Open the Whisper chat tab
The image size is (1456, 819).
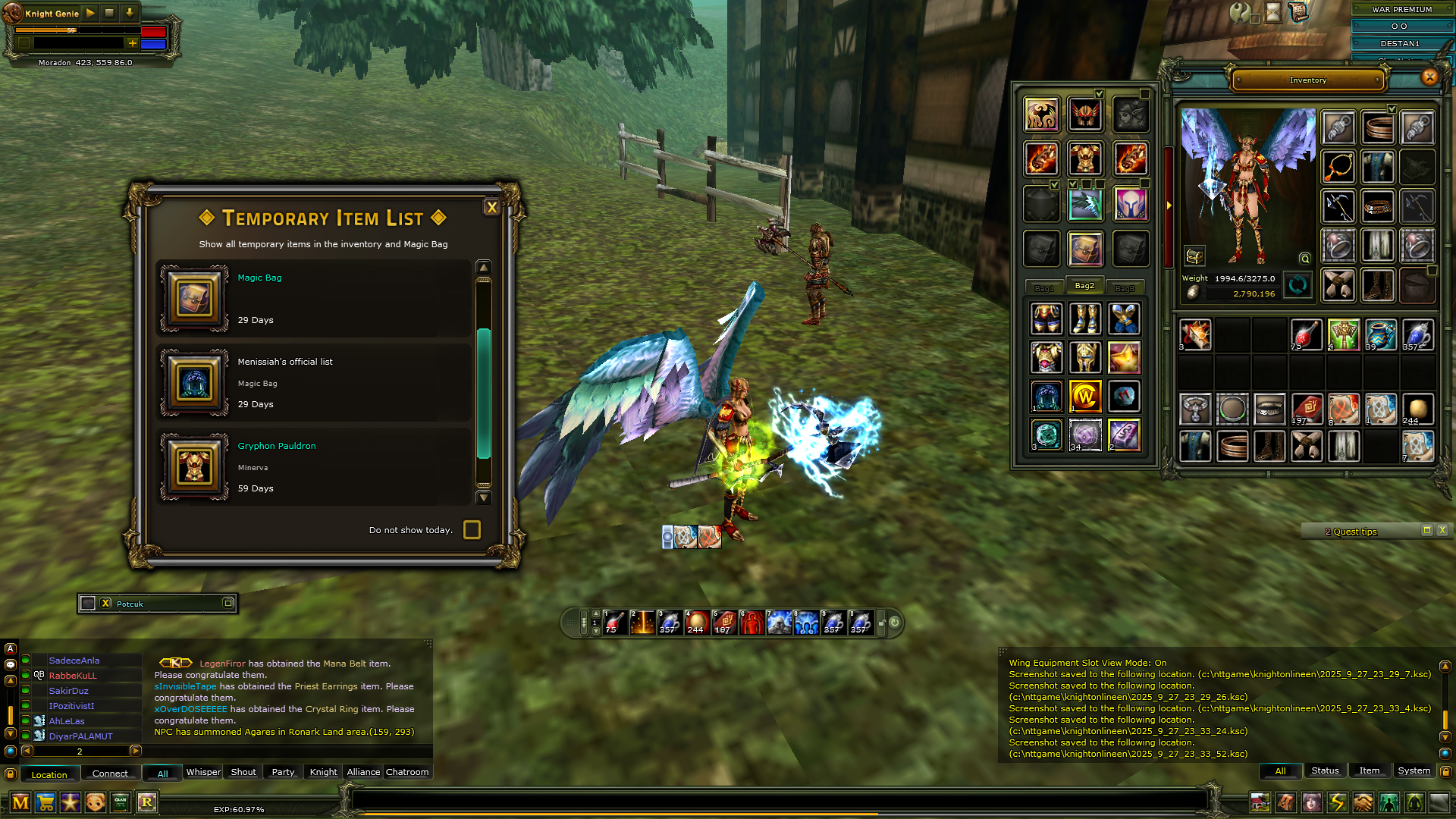[x=203, y=772]
